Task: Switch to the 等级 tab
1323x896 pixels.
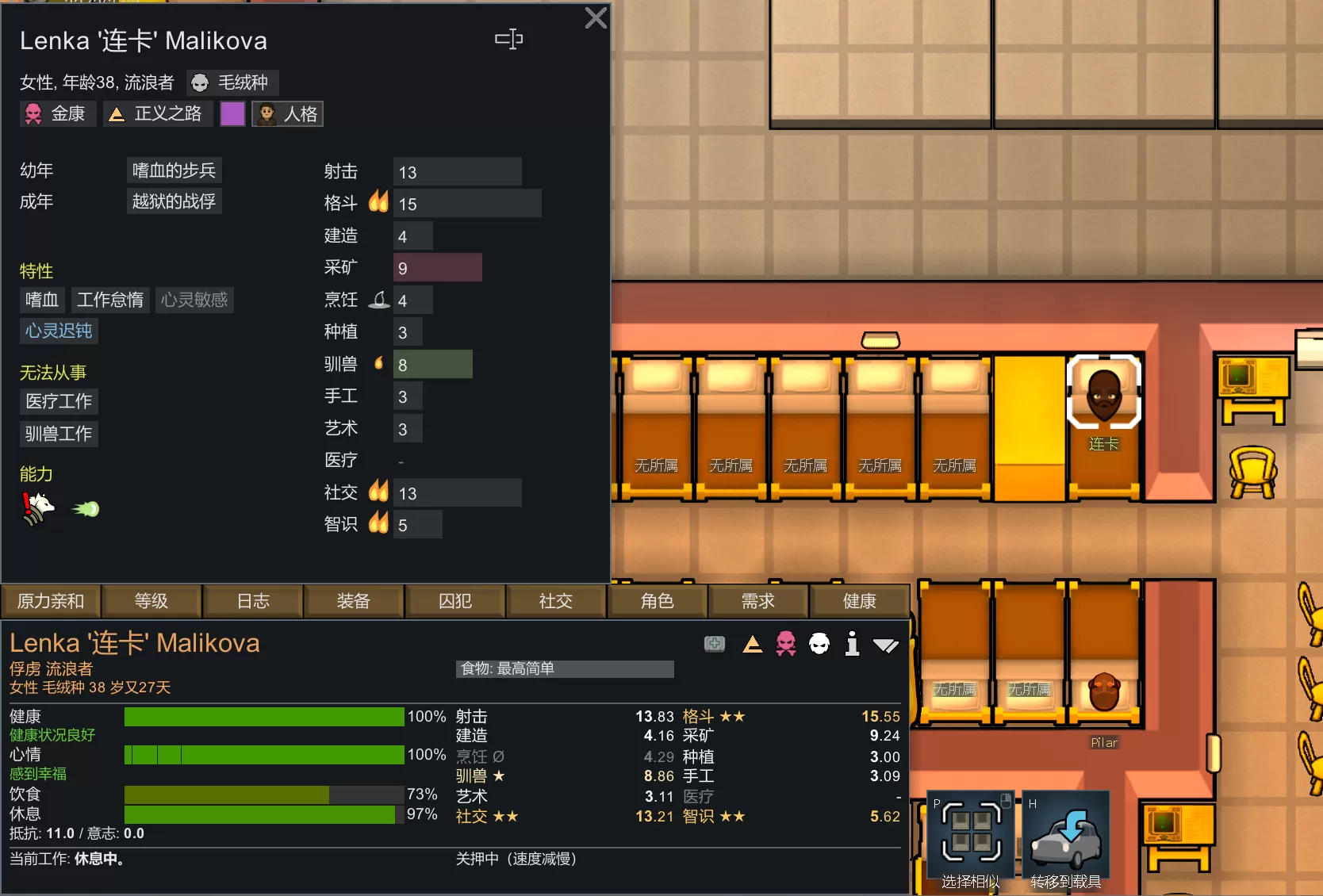Action: [151, 601]
